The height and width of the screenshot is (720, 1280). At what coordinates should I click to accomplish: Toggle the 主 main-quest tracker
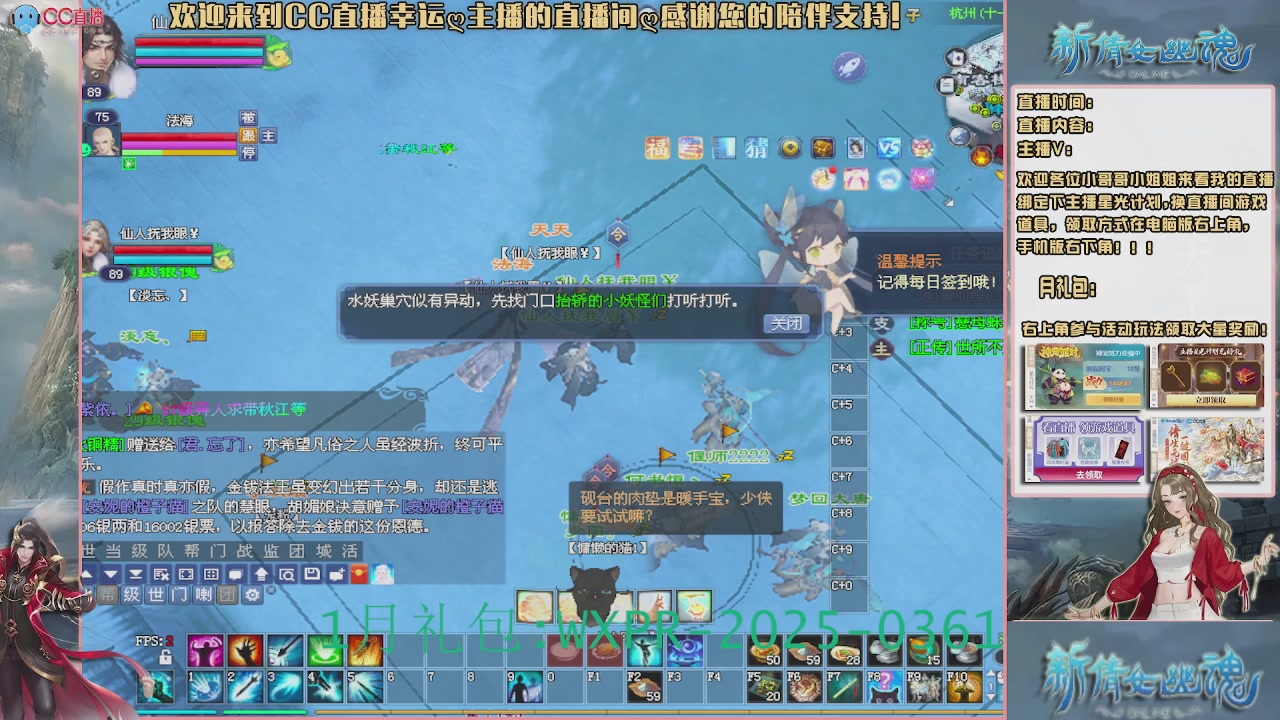(x=883, y=346)
